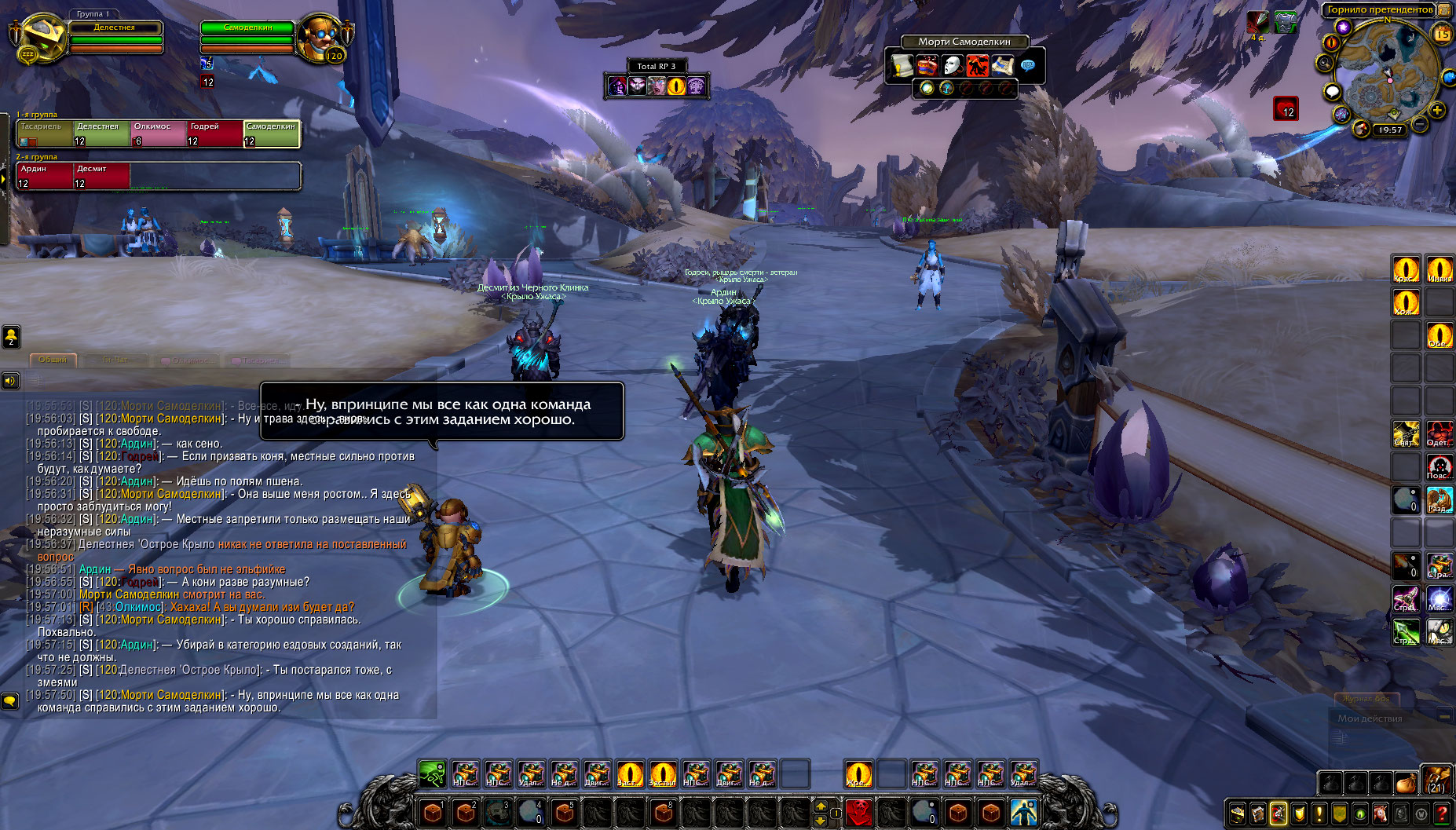Open the horse head collections button

tap(1381, 814)
